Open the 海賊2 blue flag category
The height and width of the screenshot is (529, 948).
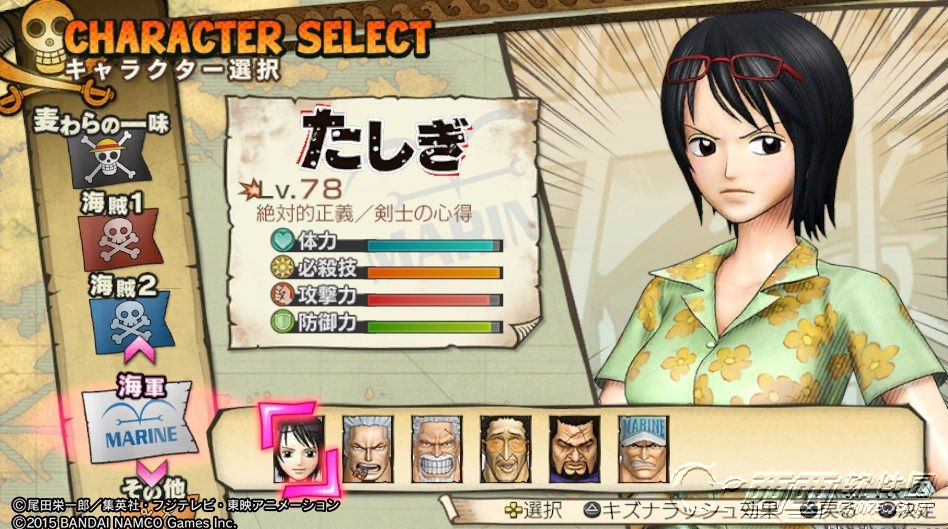128,317
